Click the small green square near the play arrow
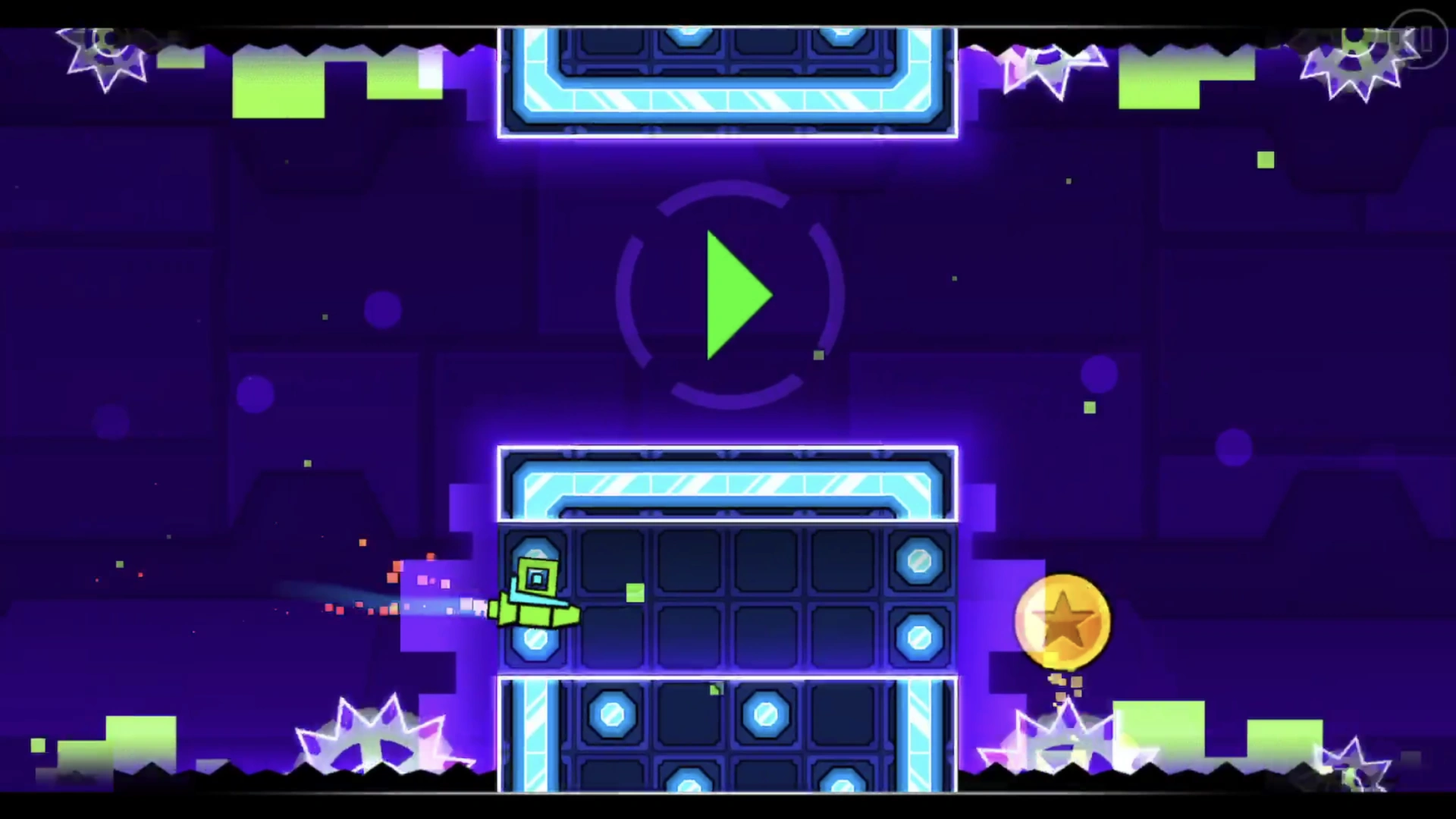 [817, 355]
